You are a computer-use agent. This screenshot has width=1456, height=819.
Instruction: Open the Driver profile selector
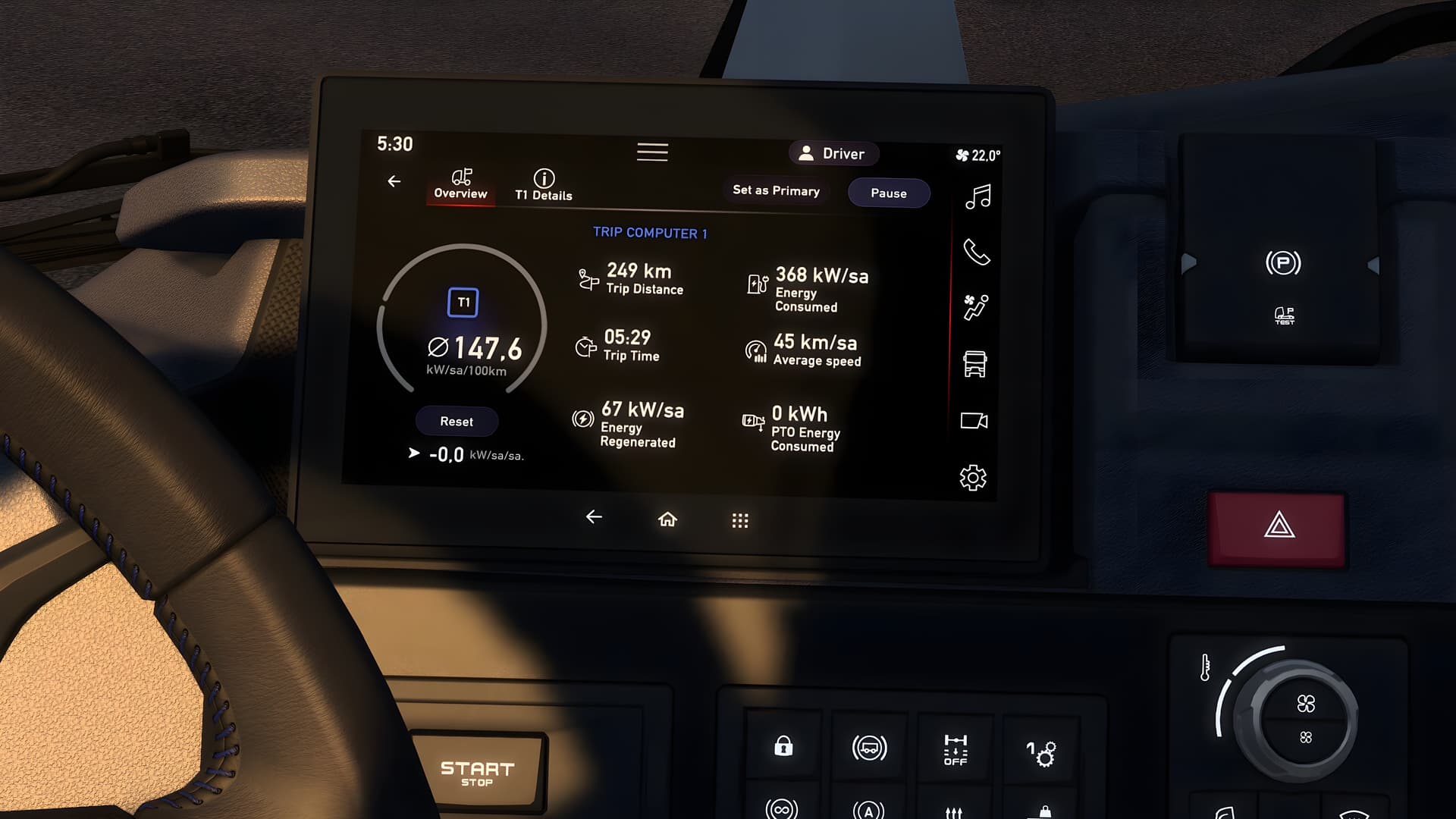[833, 154]
